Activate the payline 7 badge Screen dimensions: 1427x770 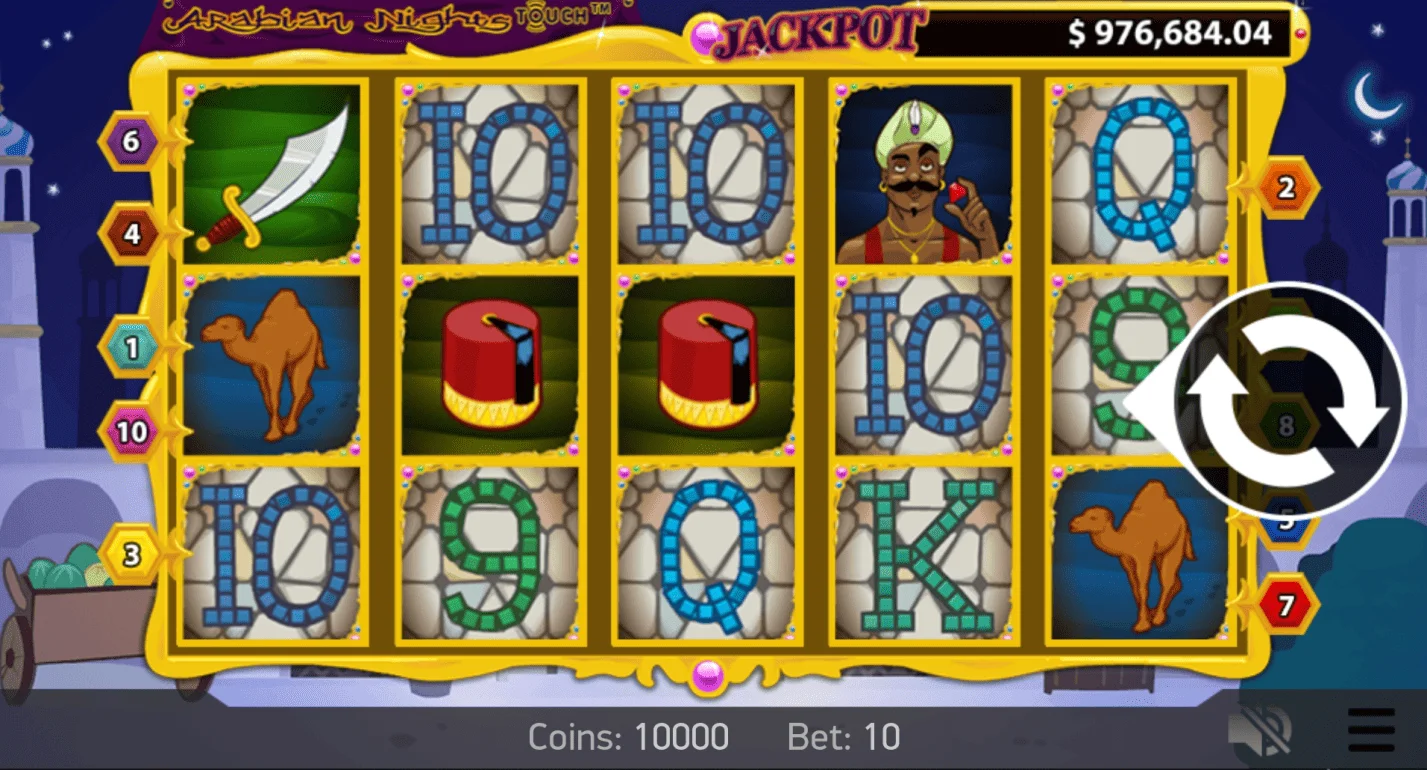pyautogui.click(x=1286, y=604)
